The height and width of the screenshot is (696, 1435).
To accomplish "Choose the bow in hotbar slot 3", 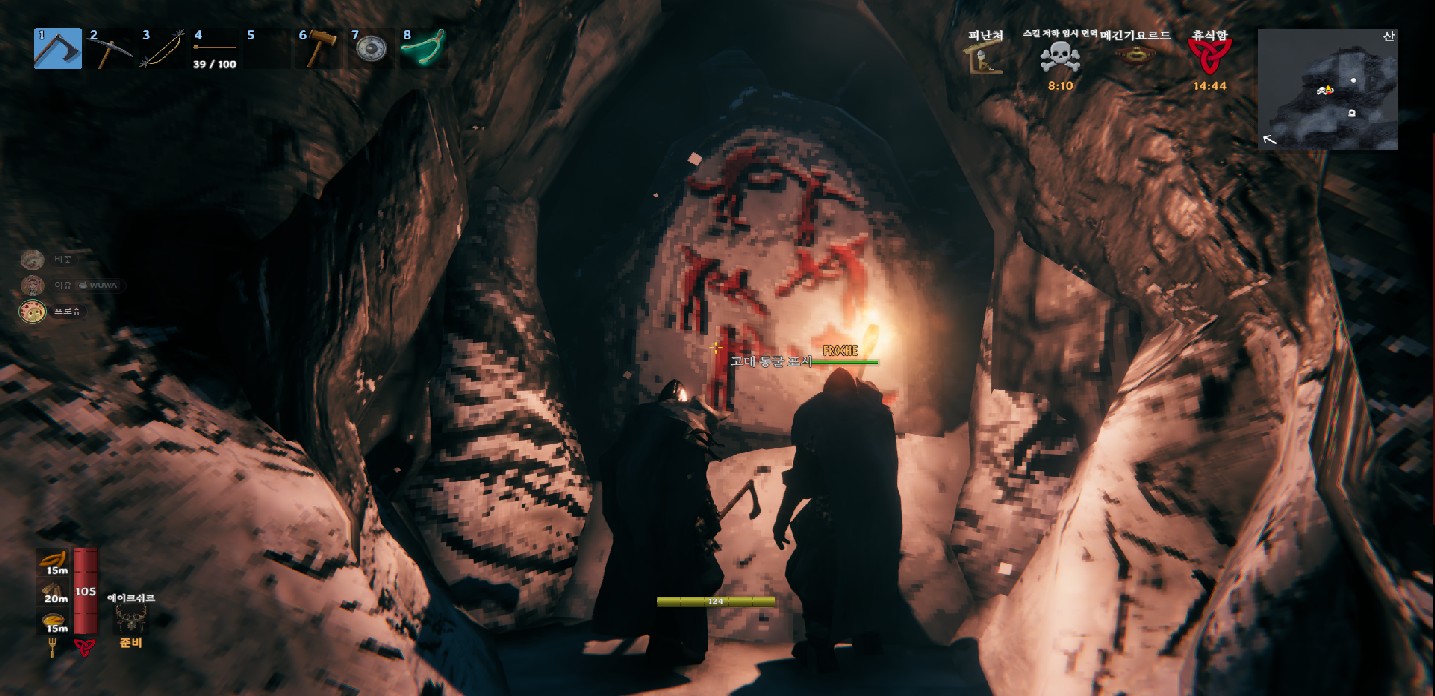I will click(x=162, y=48).
